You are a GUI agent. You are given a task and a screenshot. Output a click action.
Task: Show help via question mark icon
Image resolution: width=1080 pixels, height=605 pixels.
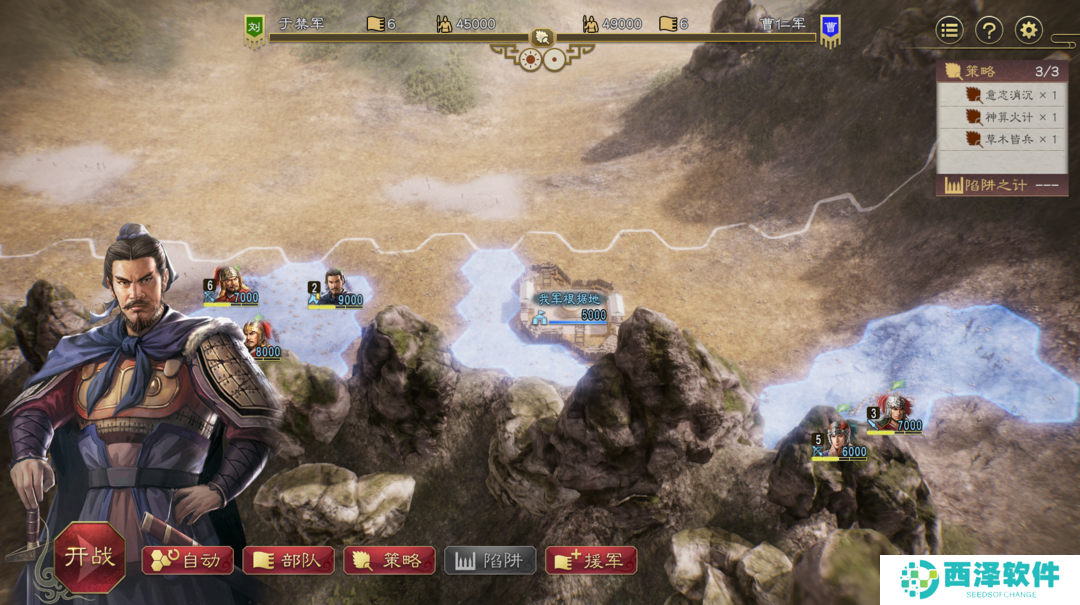click(x=989, y=30)
